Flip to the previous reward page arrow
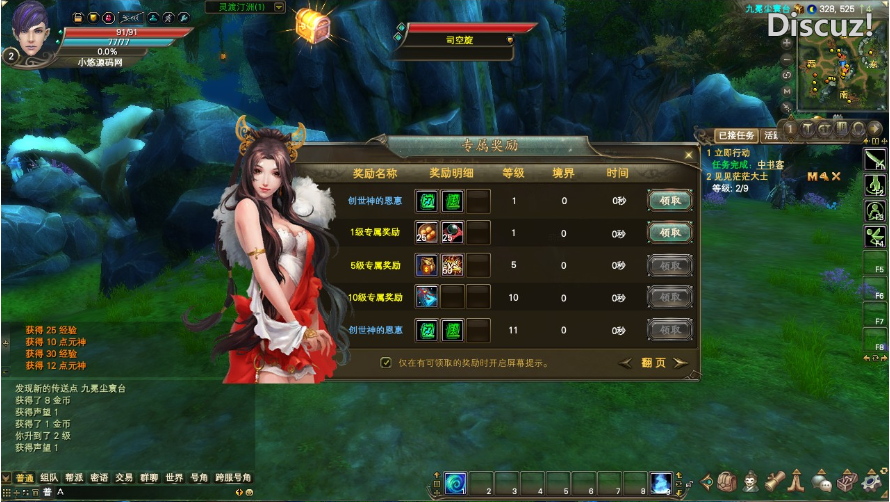 point(626,363)
